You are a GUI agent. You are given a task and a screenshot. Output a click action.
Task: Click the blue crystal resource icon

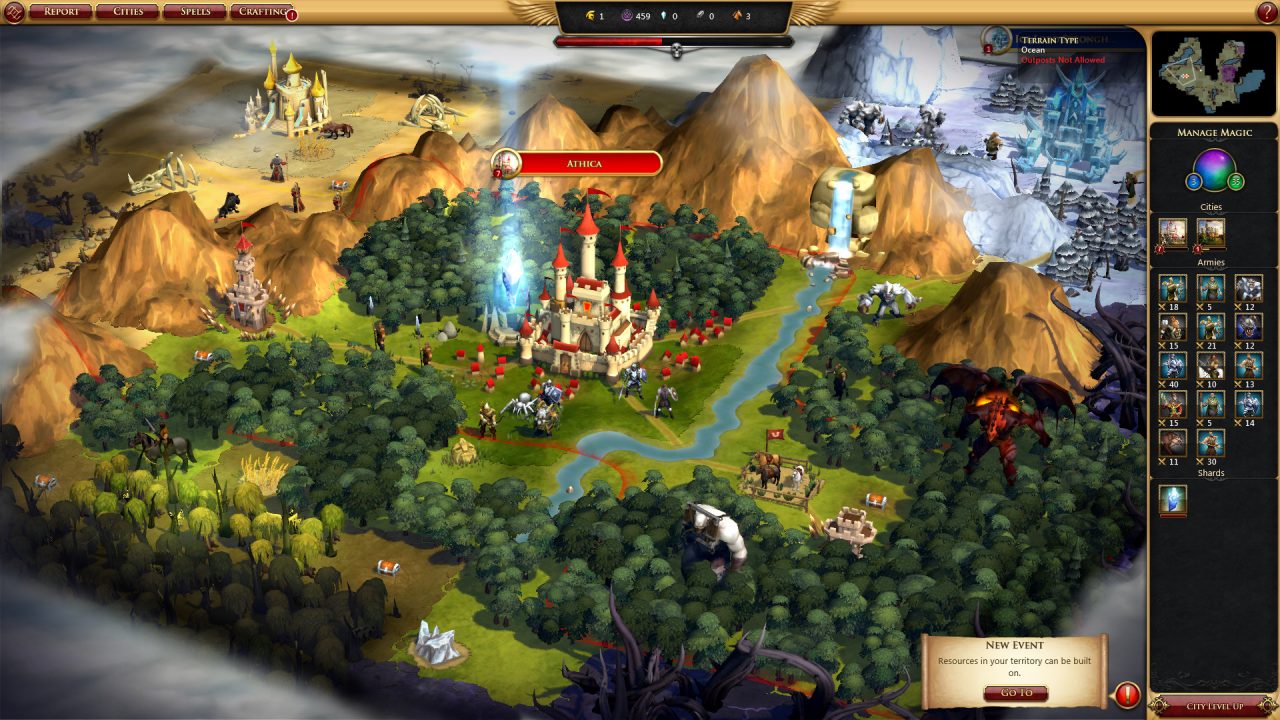tap(666, 15)
